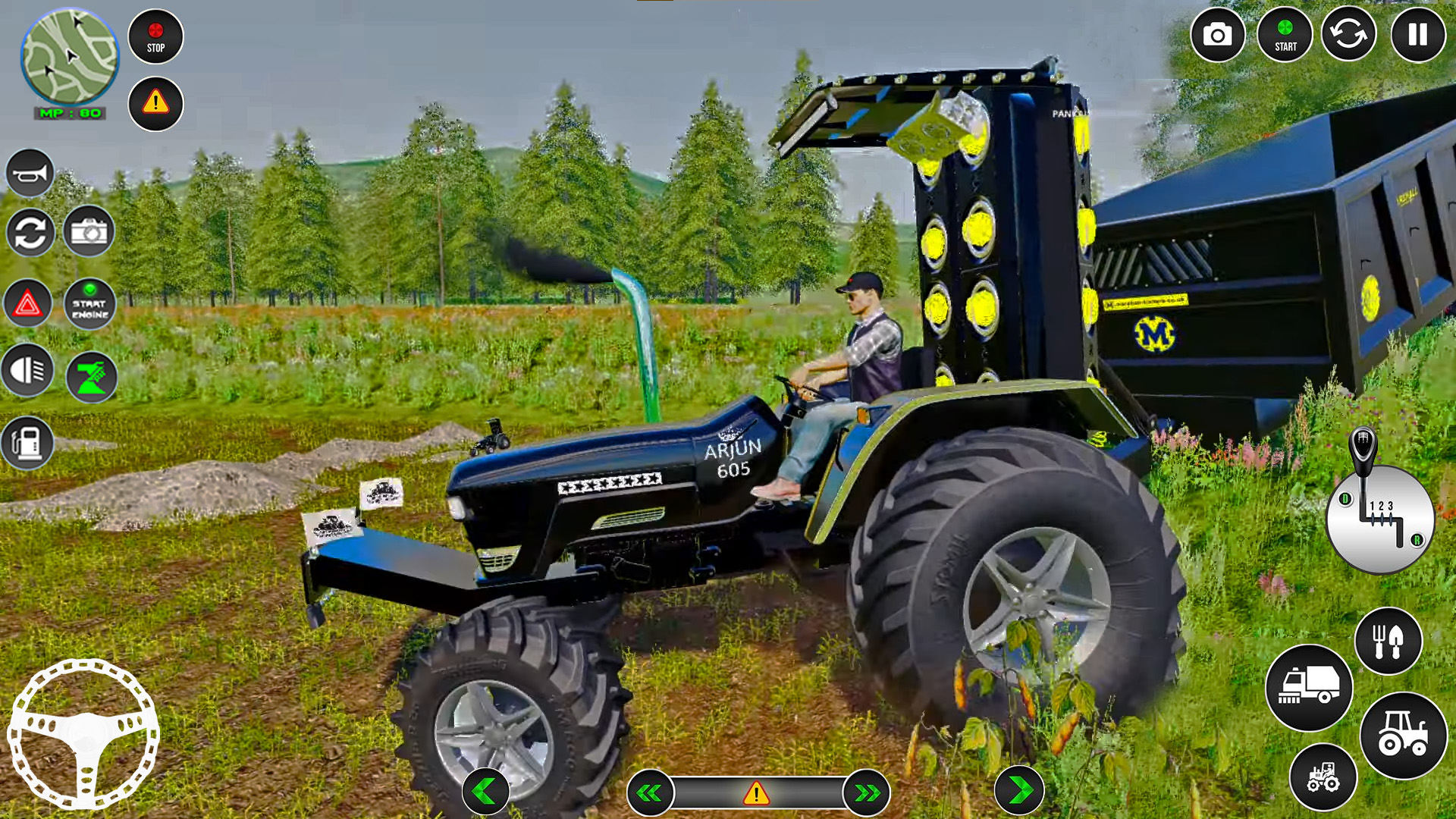The width and height of the screenshot is (1456, 819).
Task: Pick the large tractor silhouette icon
Action: [1403, 736]
